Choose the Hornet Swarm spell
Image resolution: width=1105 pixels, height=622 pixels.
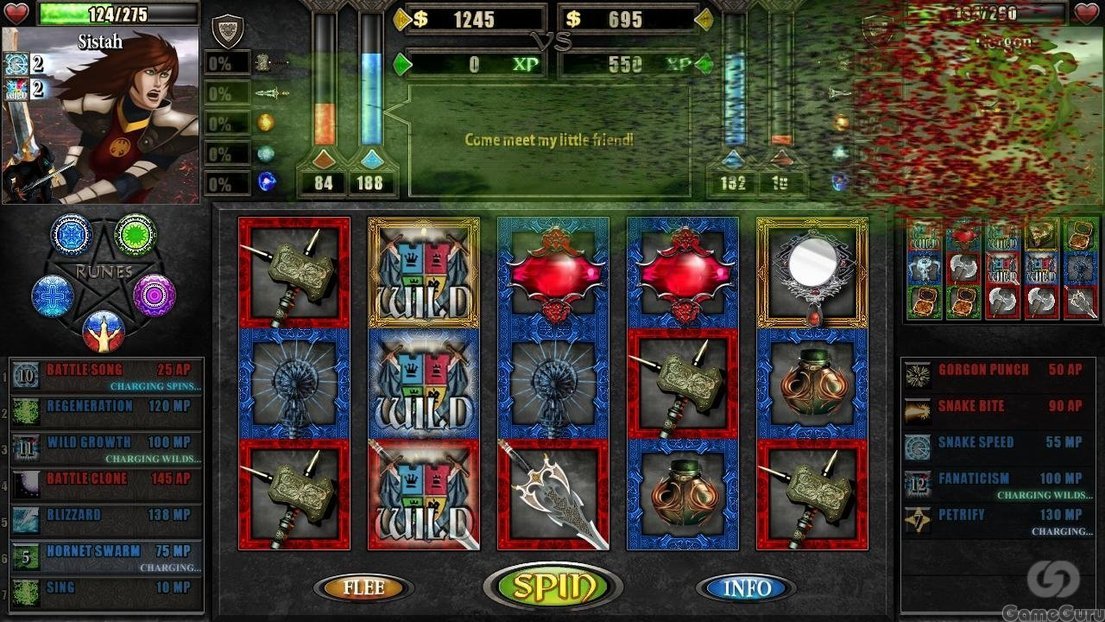pyautogui.click(x=106, y=557)
